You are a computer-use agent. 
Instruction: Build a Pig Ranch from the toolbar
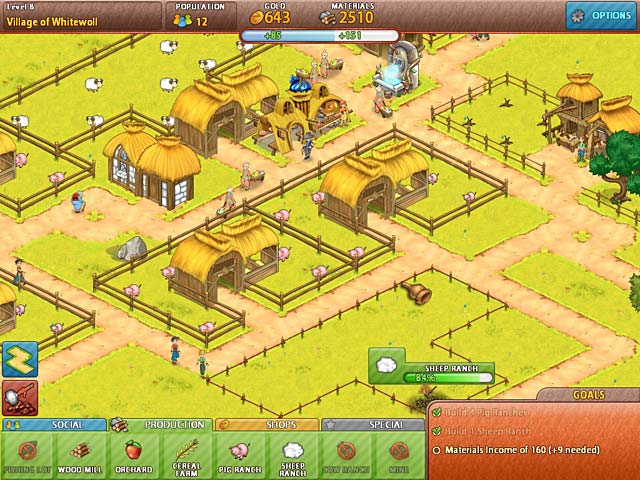[240, 455]
